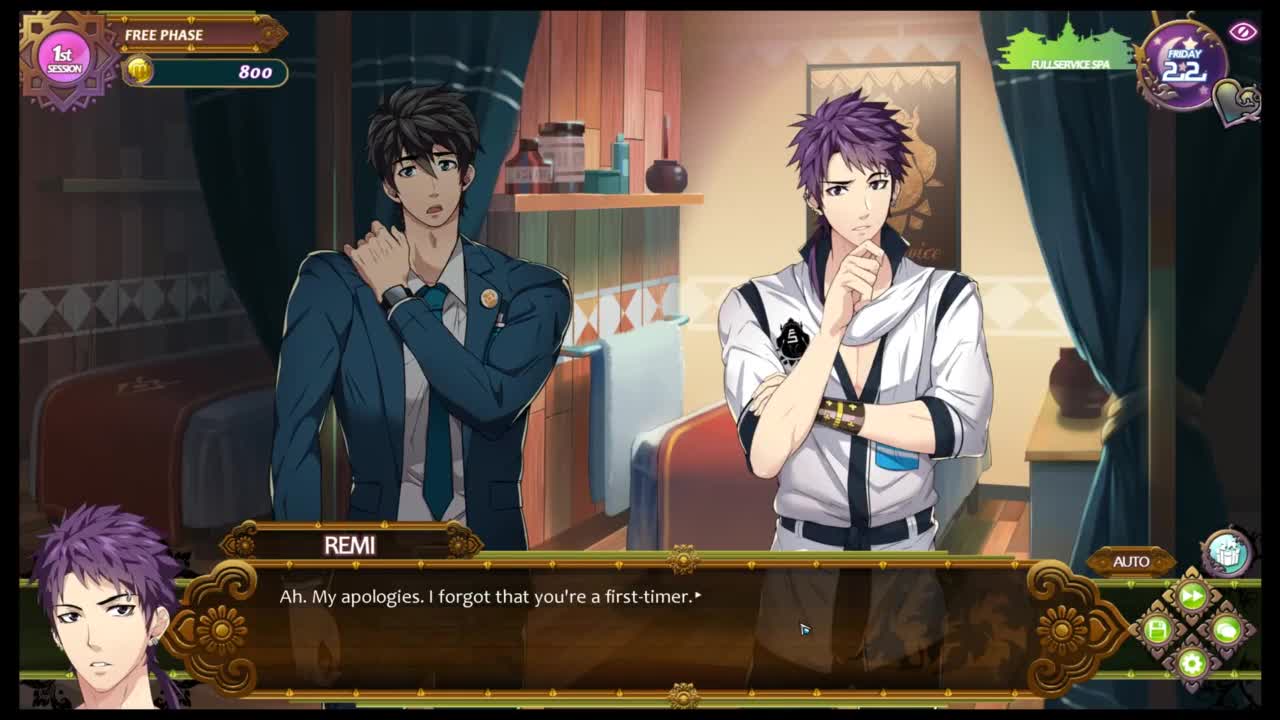Toggle AUTO dialogue advance
Image resolution: width=1280 pixels, height=720 pixels.
(x=1131, y=561)
